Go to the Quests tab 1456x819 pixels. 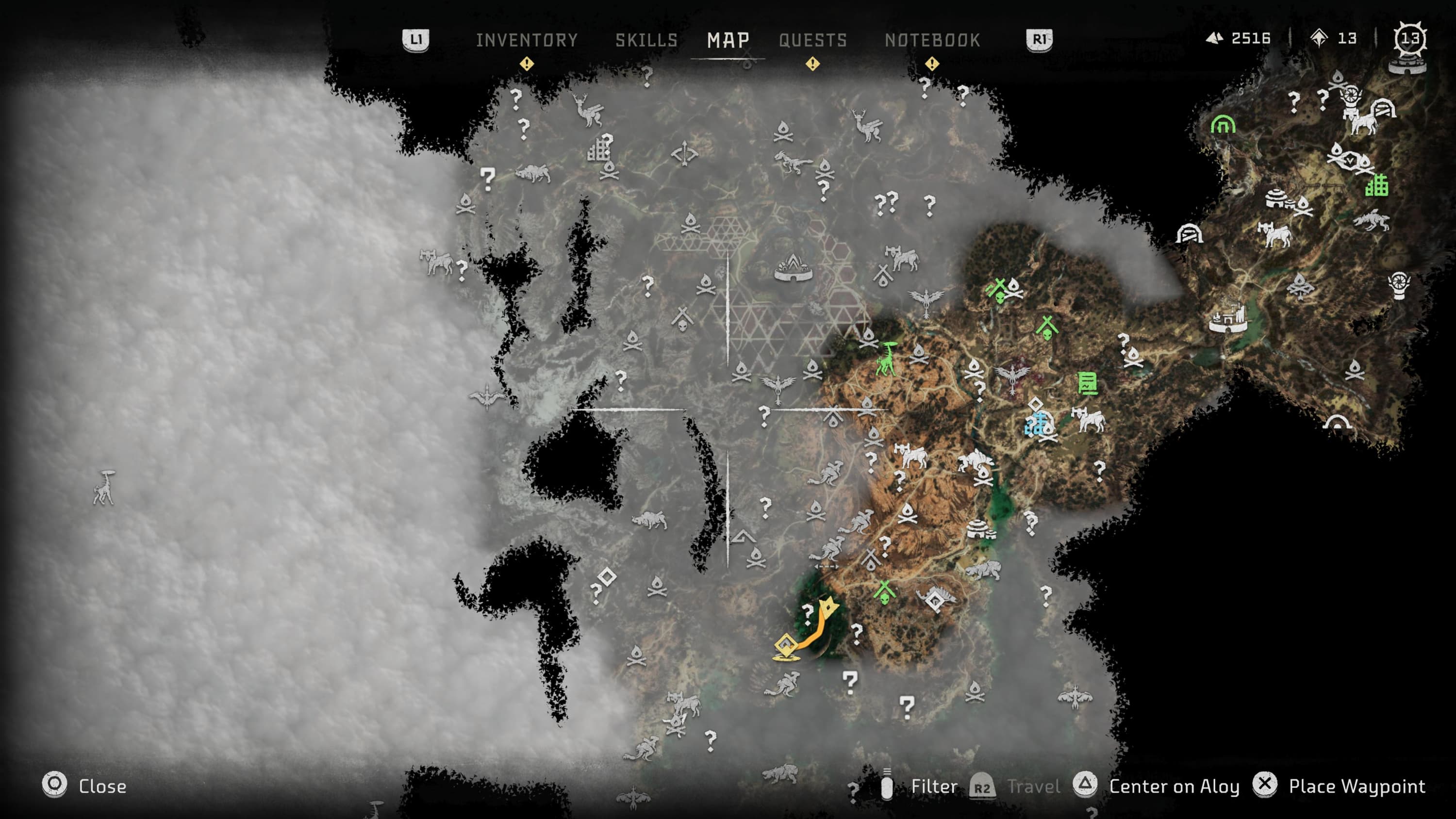[x=813, y=40]
